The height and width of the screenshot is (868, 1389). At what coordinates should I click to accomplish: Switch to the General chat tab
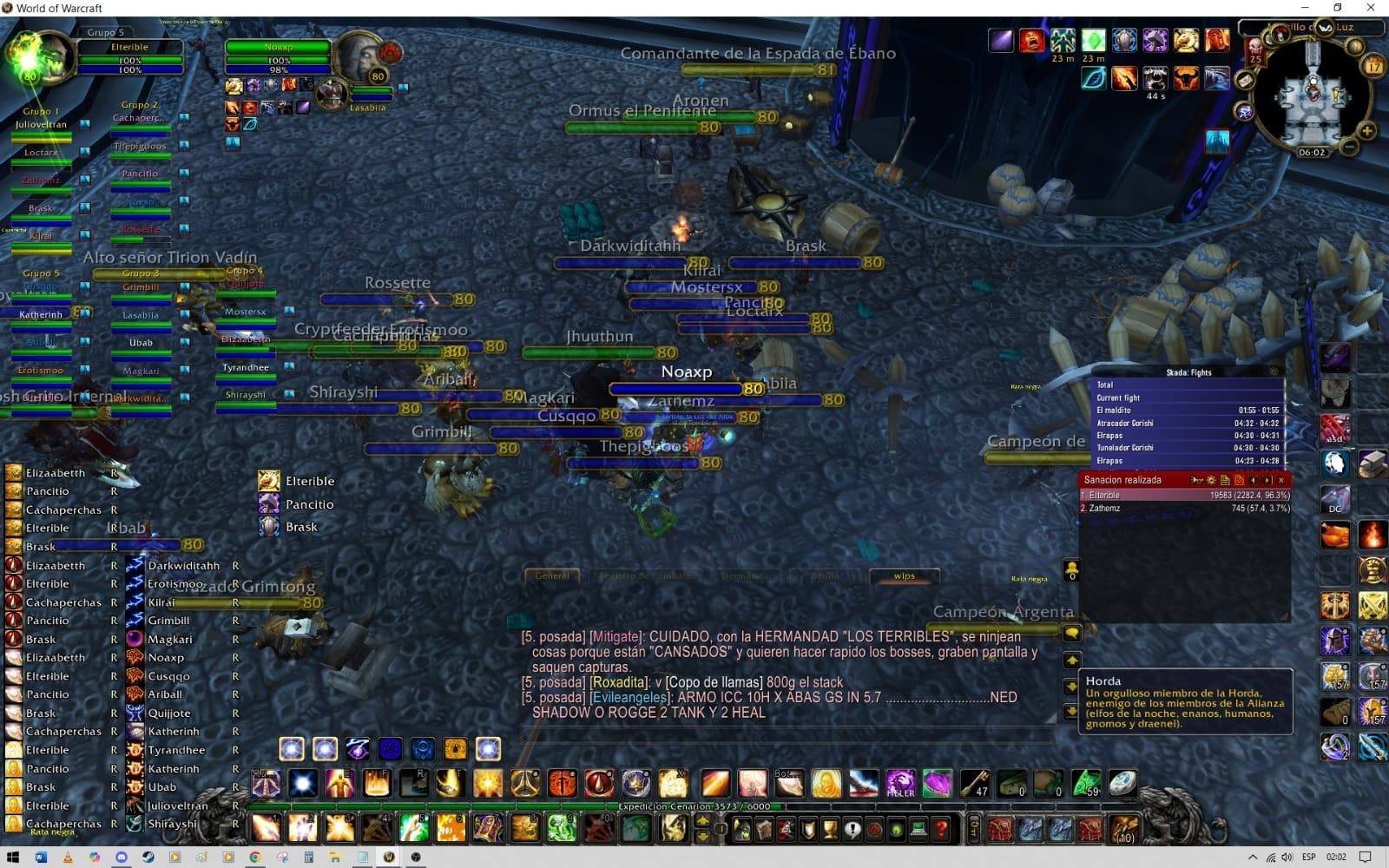click(x=552, y=575)
